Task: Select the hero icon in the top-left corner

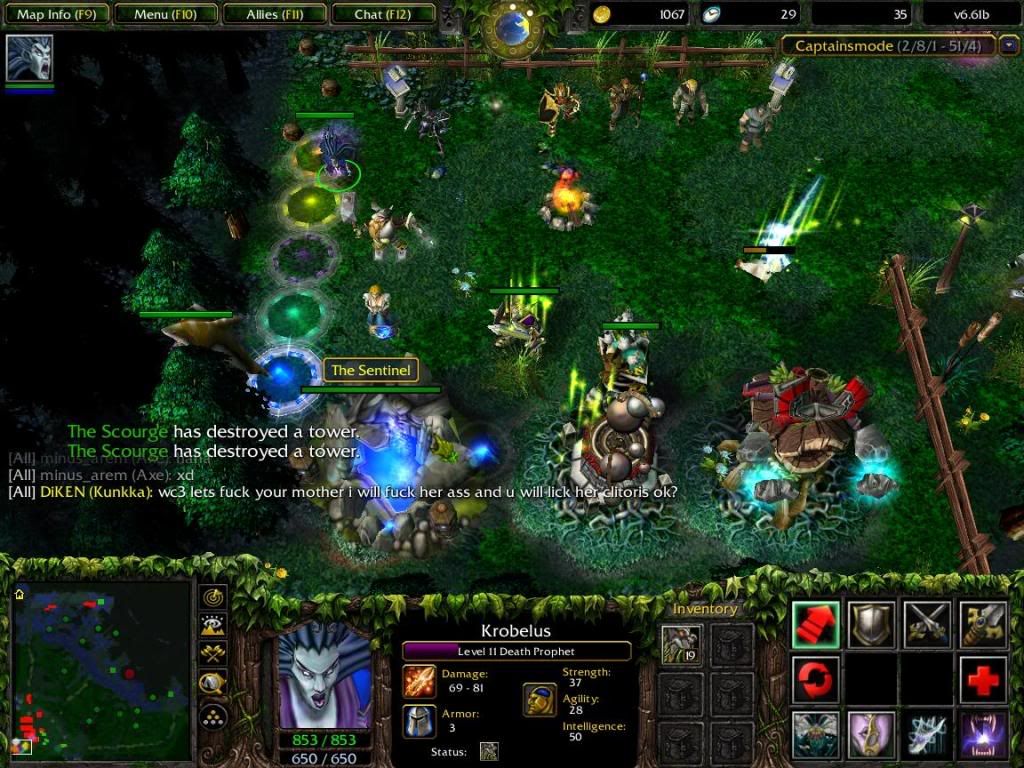Action: point(29,58)
